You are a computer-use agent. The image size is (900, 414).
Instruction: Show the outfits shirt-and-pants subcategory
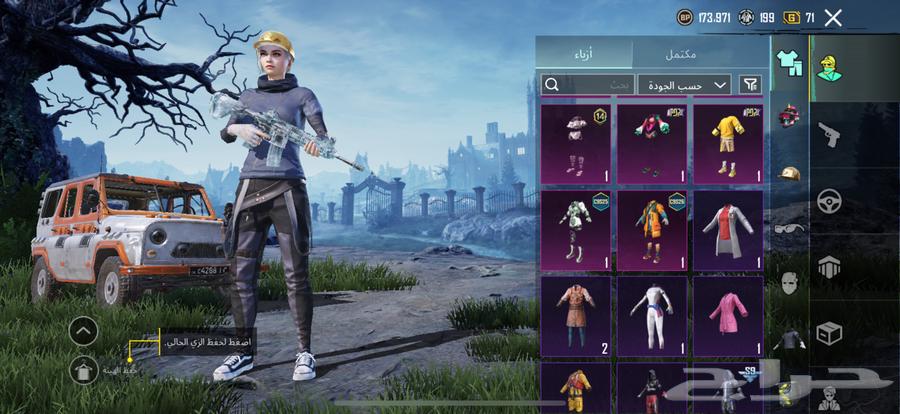[x=789, y=63]
